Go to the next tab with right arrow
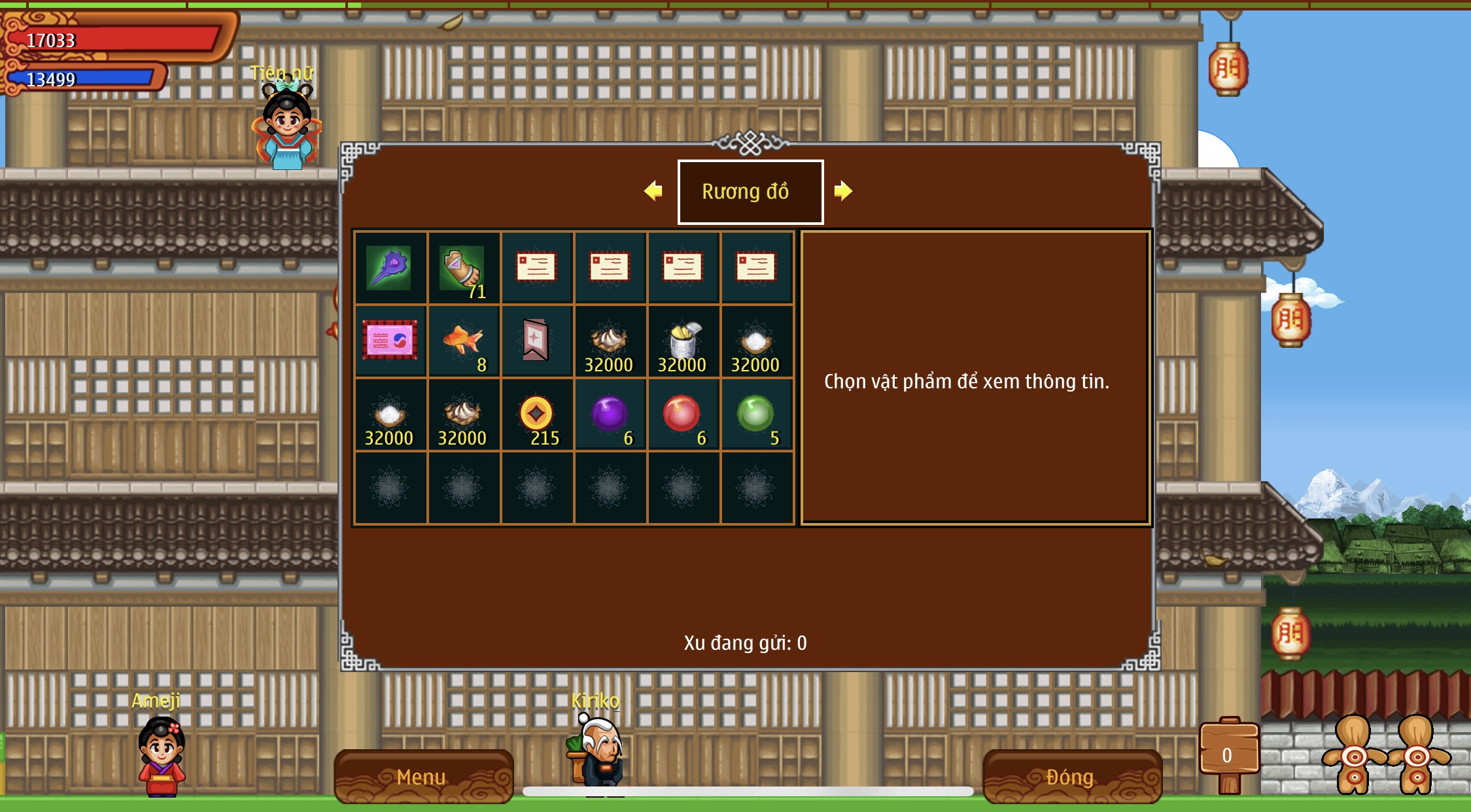 (843, 191)
